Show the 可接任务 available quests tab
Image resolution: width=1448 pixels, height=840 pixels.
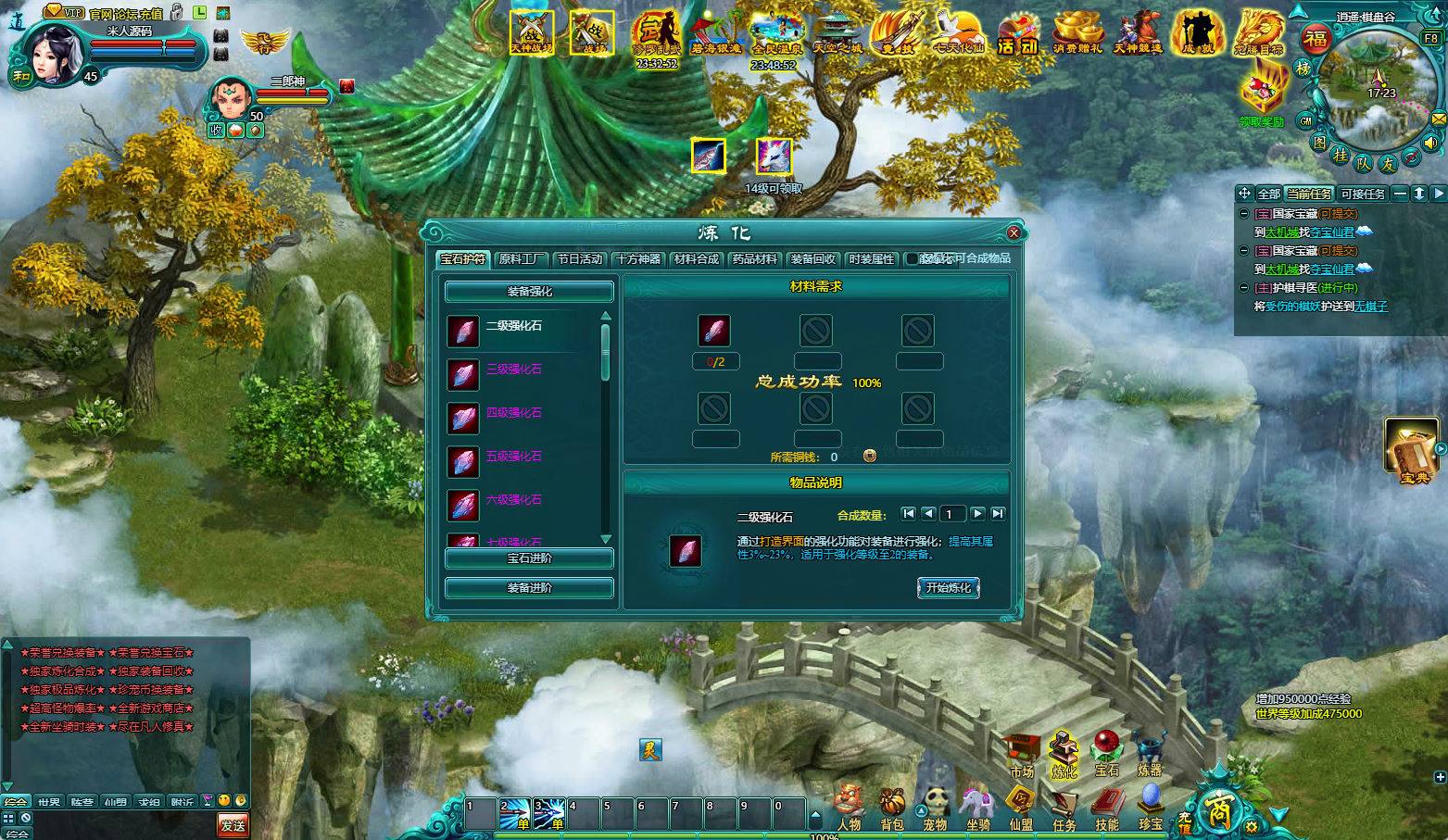point(1363,194)
